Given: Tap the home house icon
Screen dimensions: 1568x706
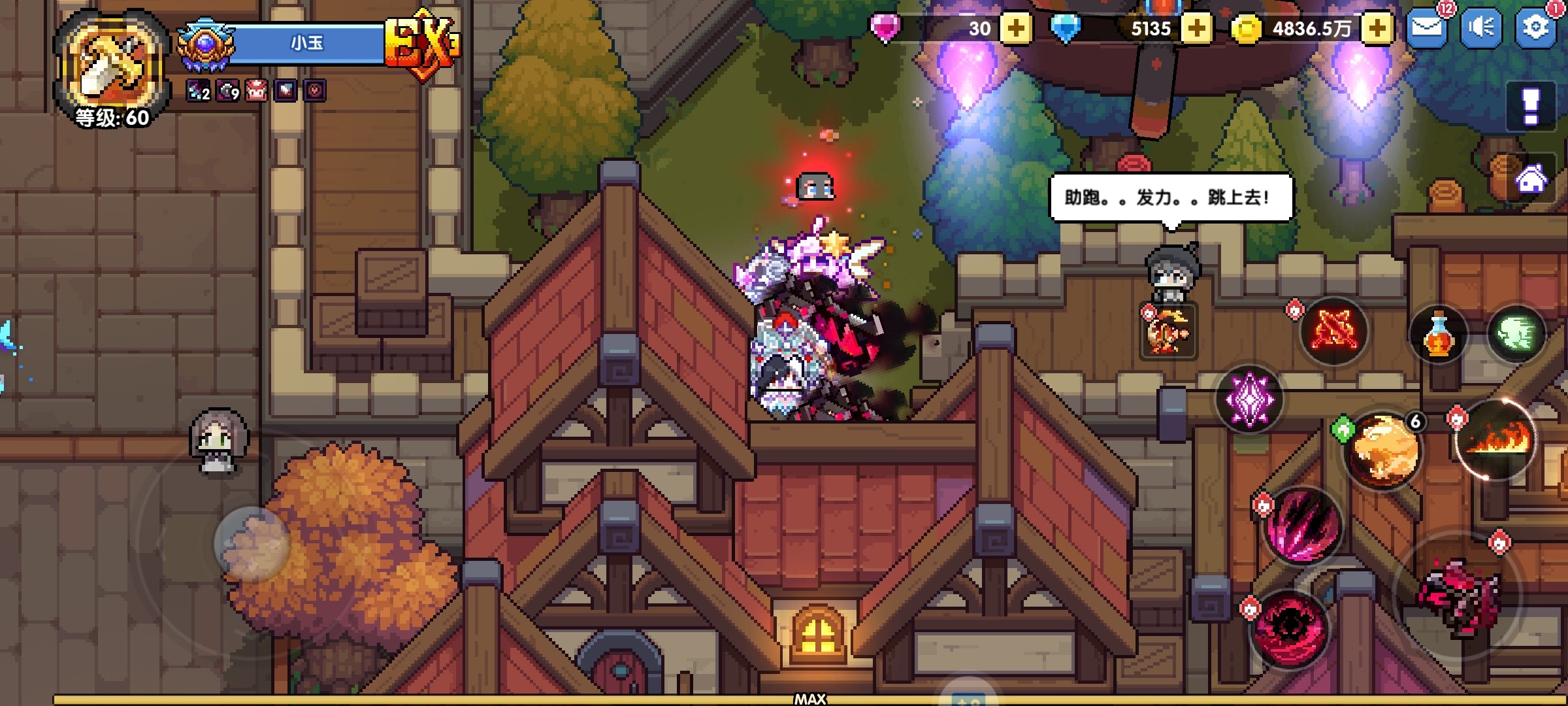Looking at the screenshot, I should (1531, 178).
